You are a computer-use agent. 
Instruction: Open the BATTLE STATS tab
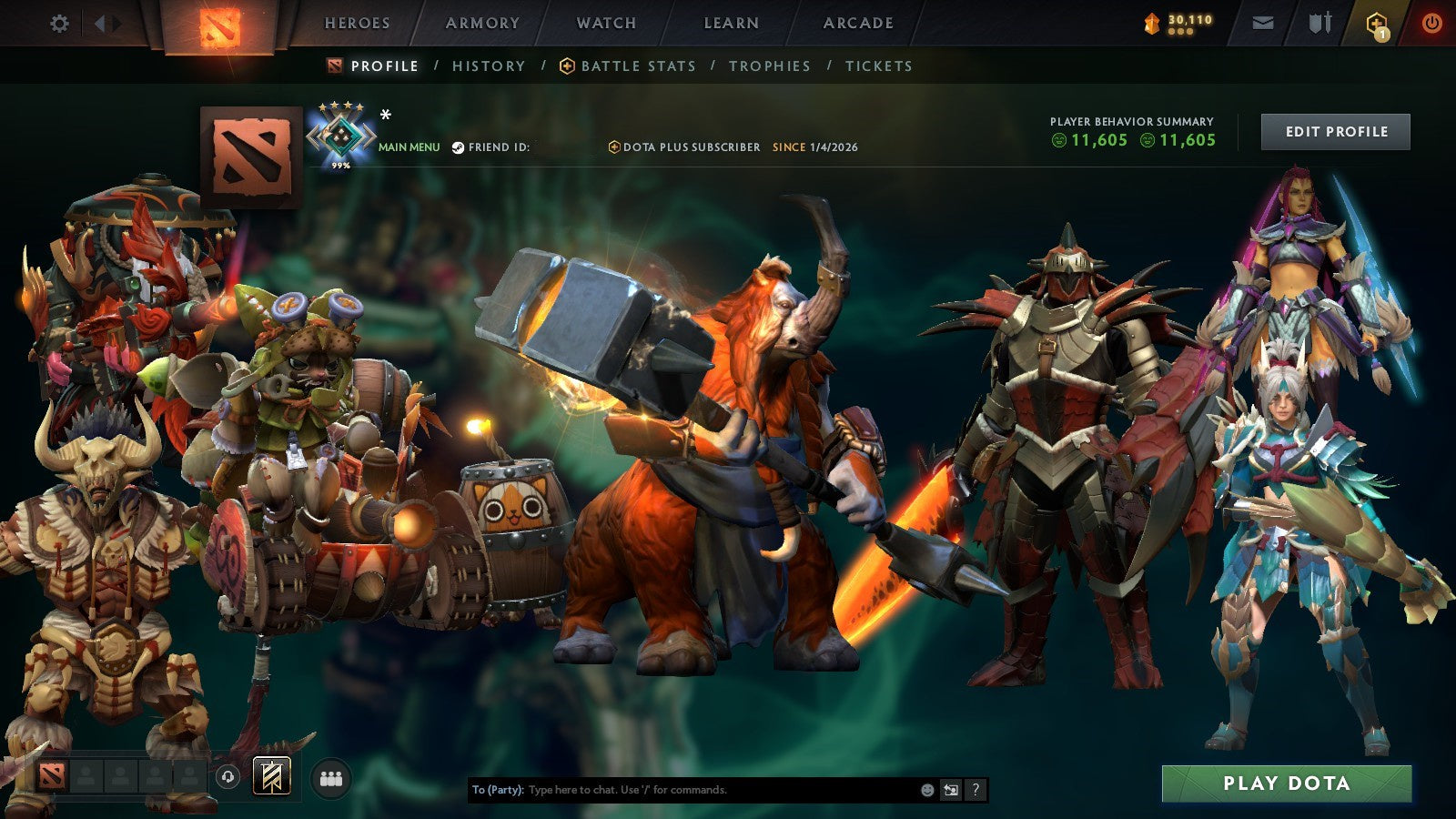(x=637, y=66)
